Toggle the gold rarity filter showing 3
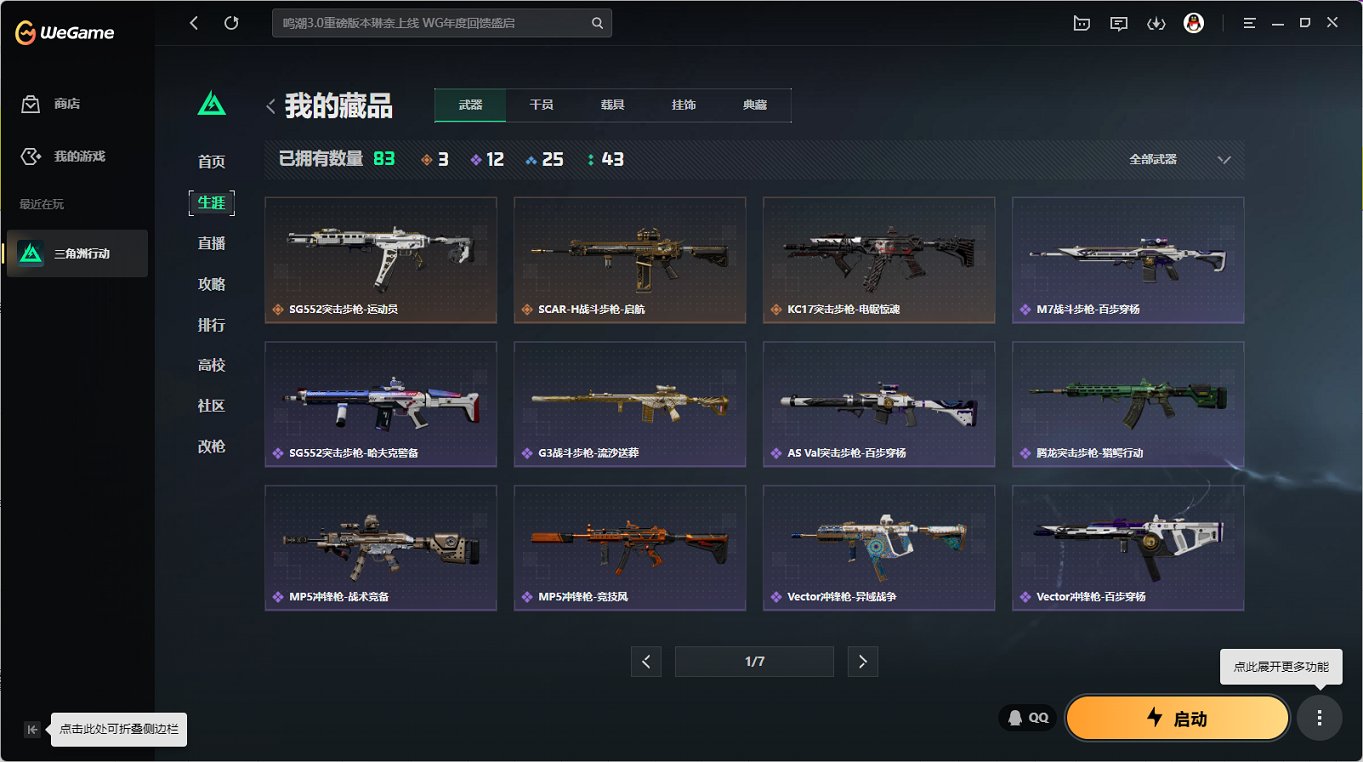The width and height of the screenshot is (1363, 762). pos(434,158)
